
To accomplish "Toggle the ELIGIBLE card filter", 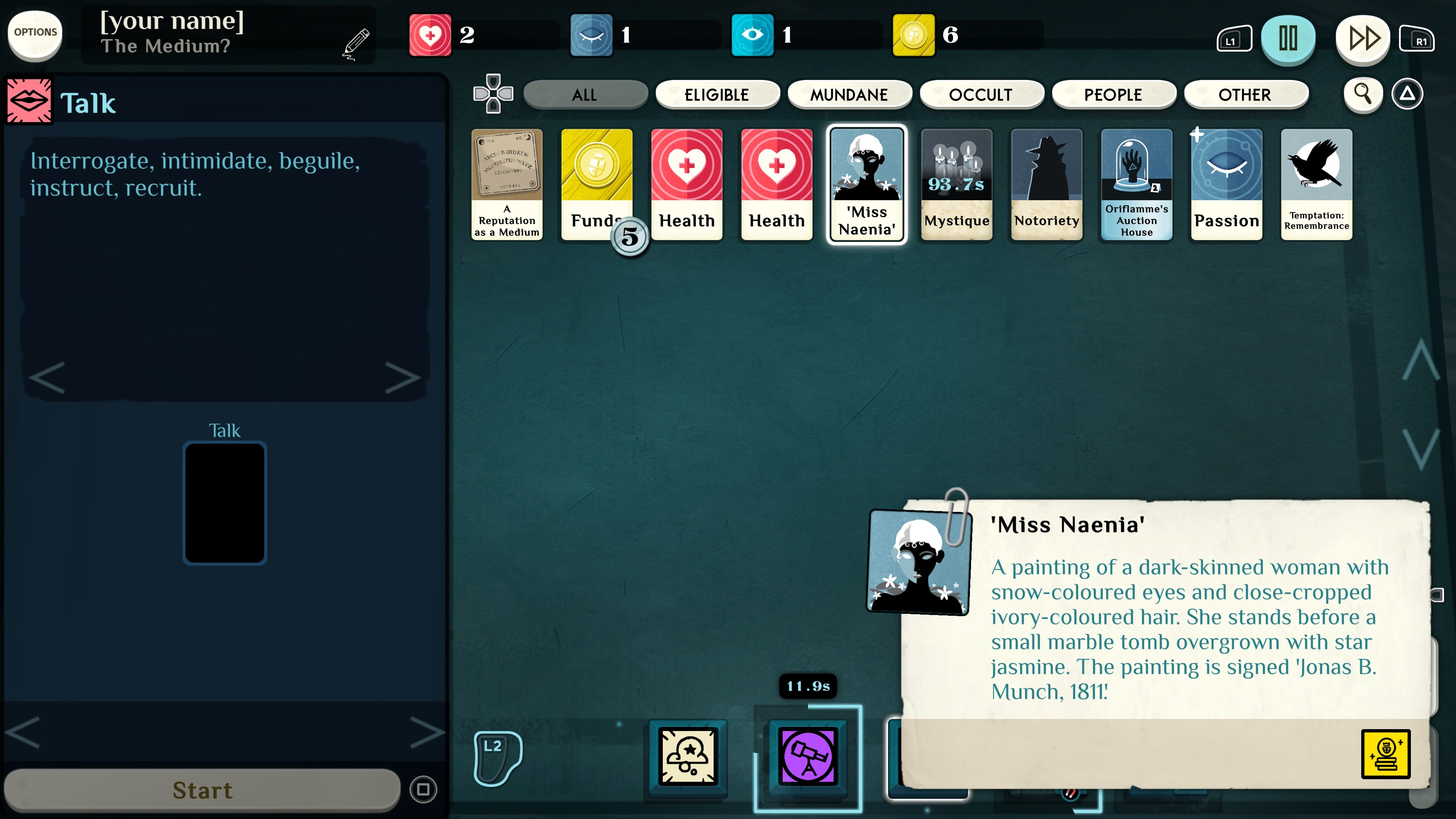I will tap(717, 94).
